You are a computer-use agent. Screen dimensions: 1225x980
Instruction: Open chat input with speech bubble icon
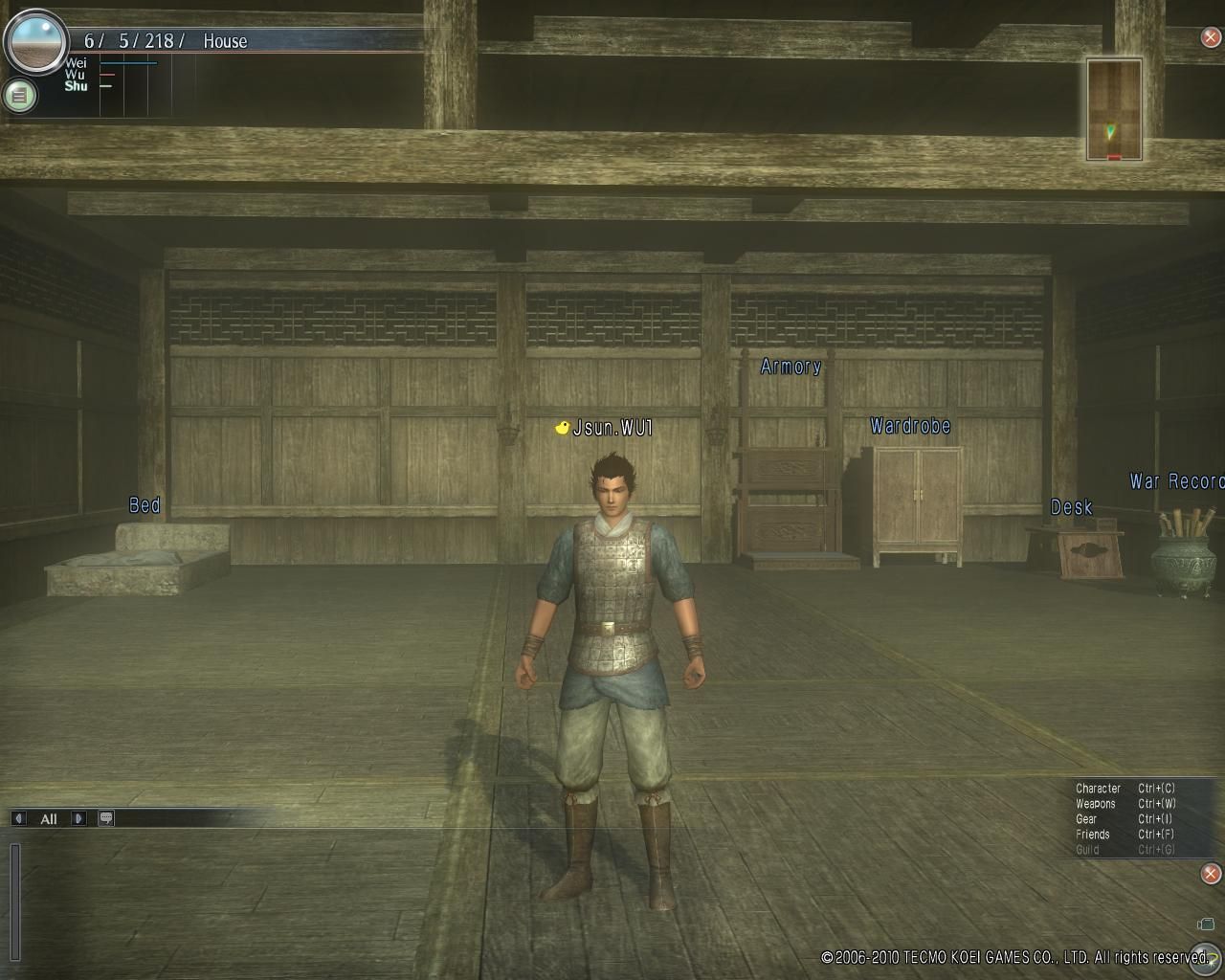[106, 818]
